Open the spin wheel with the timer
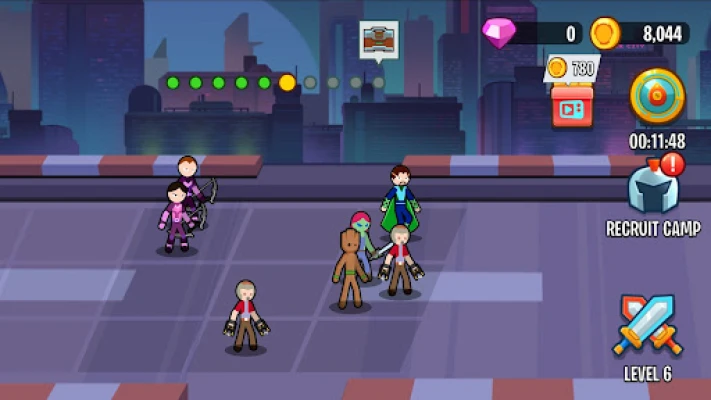Image resolution: width=711 pixels, height=400 pixels. [657, 97]
